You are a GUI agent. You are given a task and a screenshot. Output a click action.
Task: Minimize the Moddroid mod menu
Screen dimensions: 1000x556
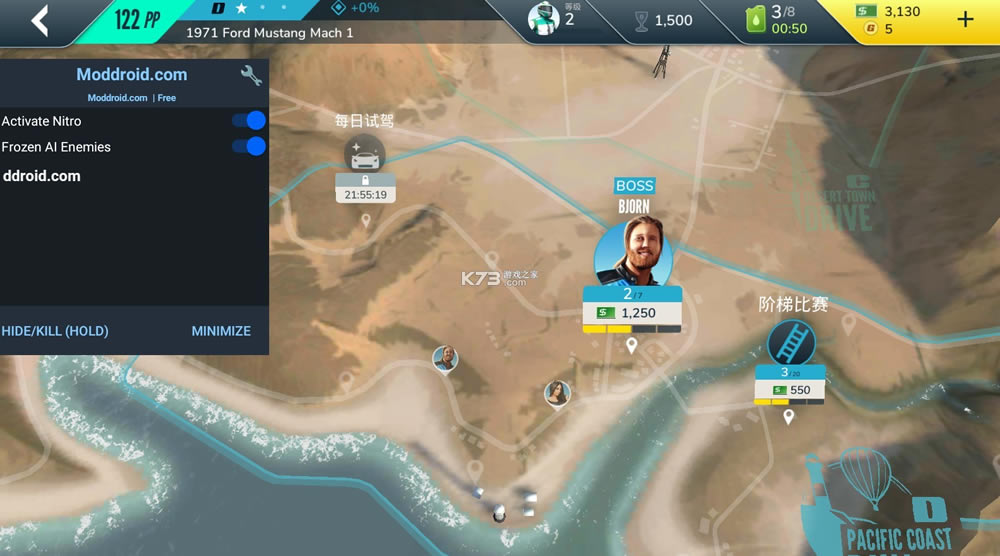(x=221, y=331)
